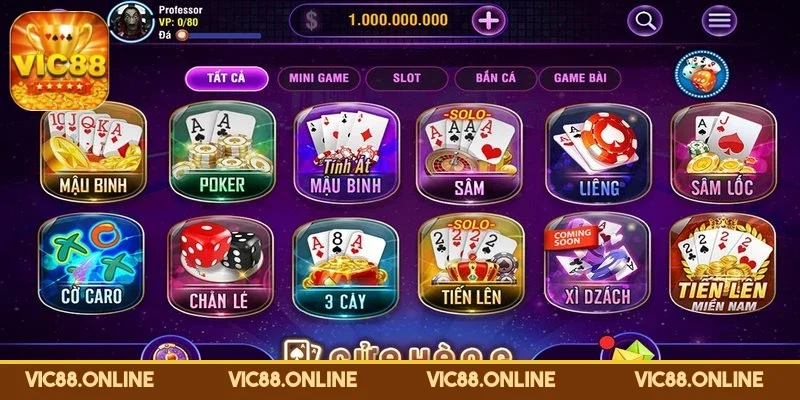This screenshot has height=400, width=800.
Task: Switch to GAME BÀI tab
Action: [580, 77]
